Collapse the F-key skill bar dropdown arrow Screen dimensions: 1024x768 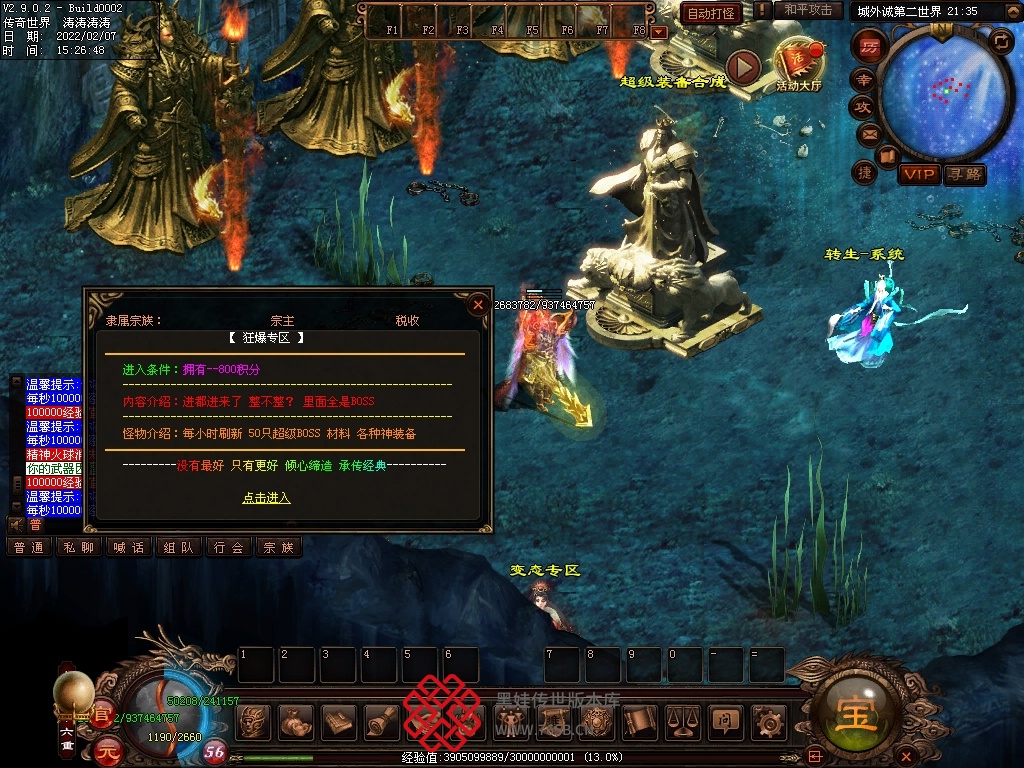658,31
